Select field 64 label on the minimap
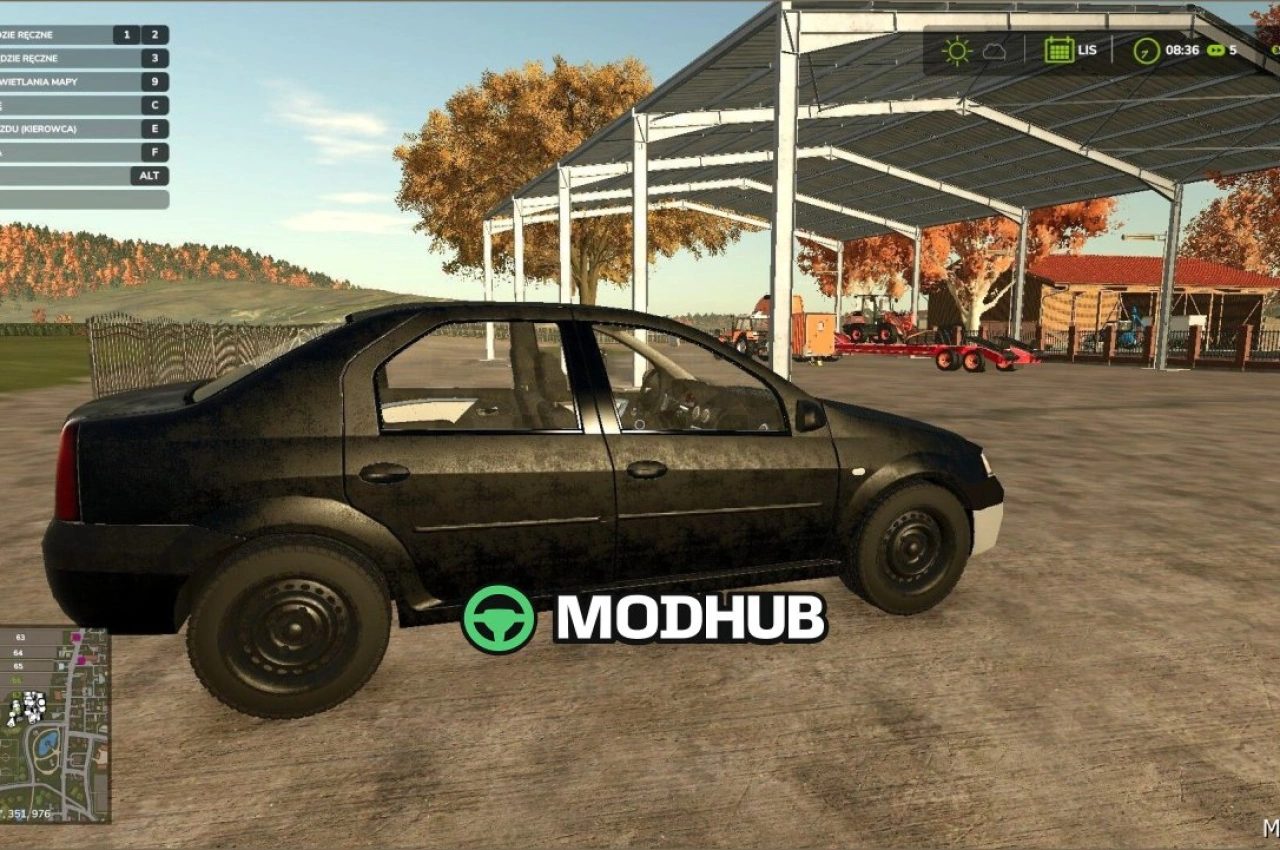Screen dimensions: 1280x850 (x=18, y=653)
